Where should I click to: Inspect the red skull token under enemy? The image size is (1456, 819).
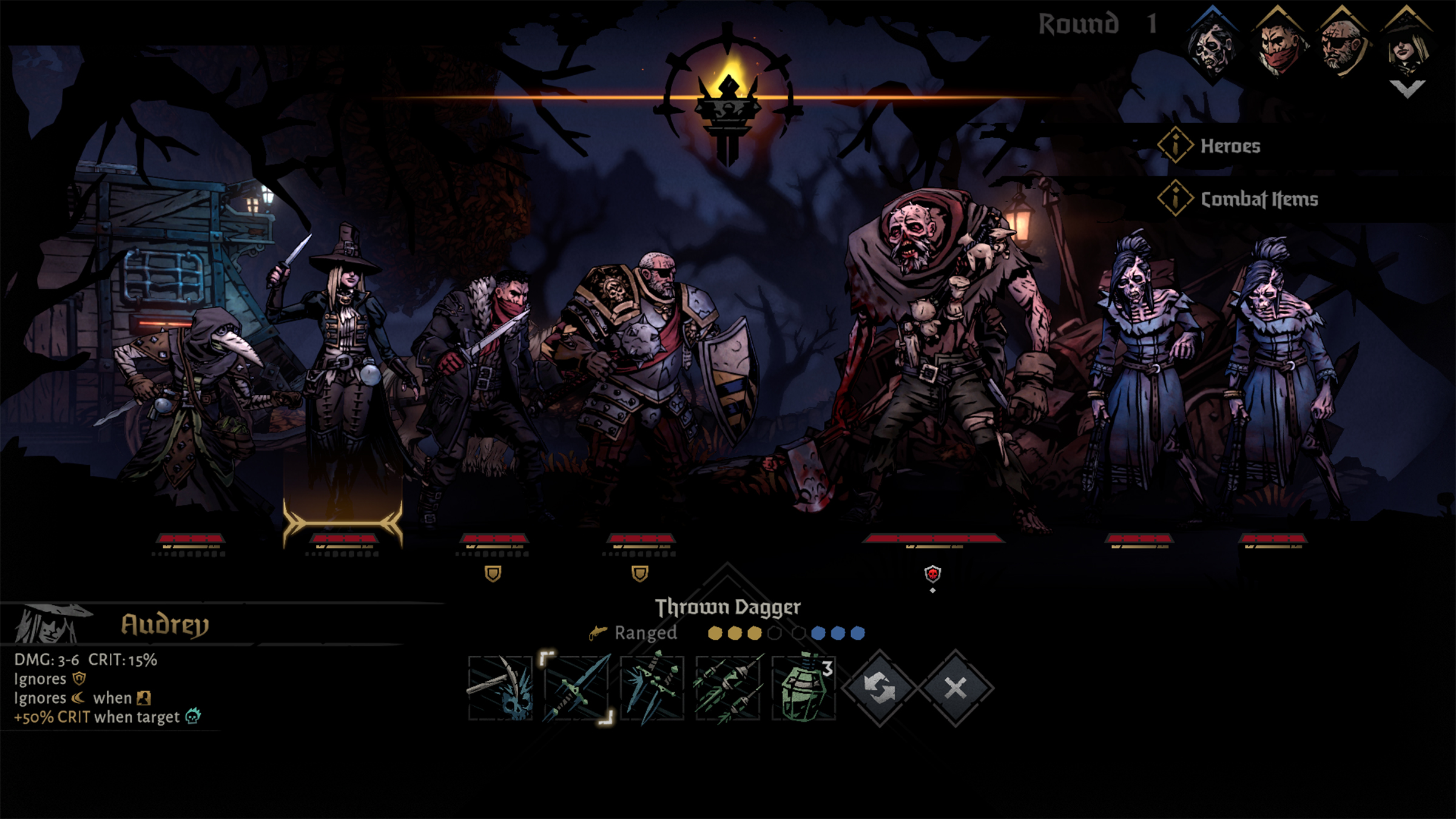pos(932,573)
